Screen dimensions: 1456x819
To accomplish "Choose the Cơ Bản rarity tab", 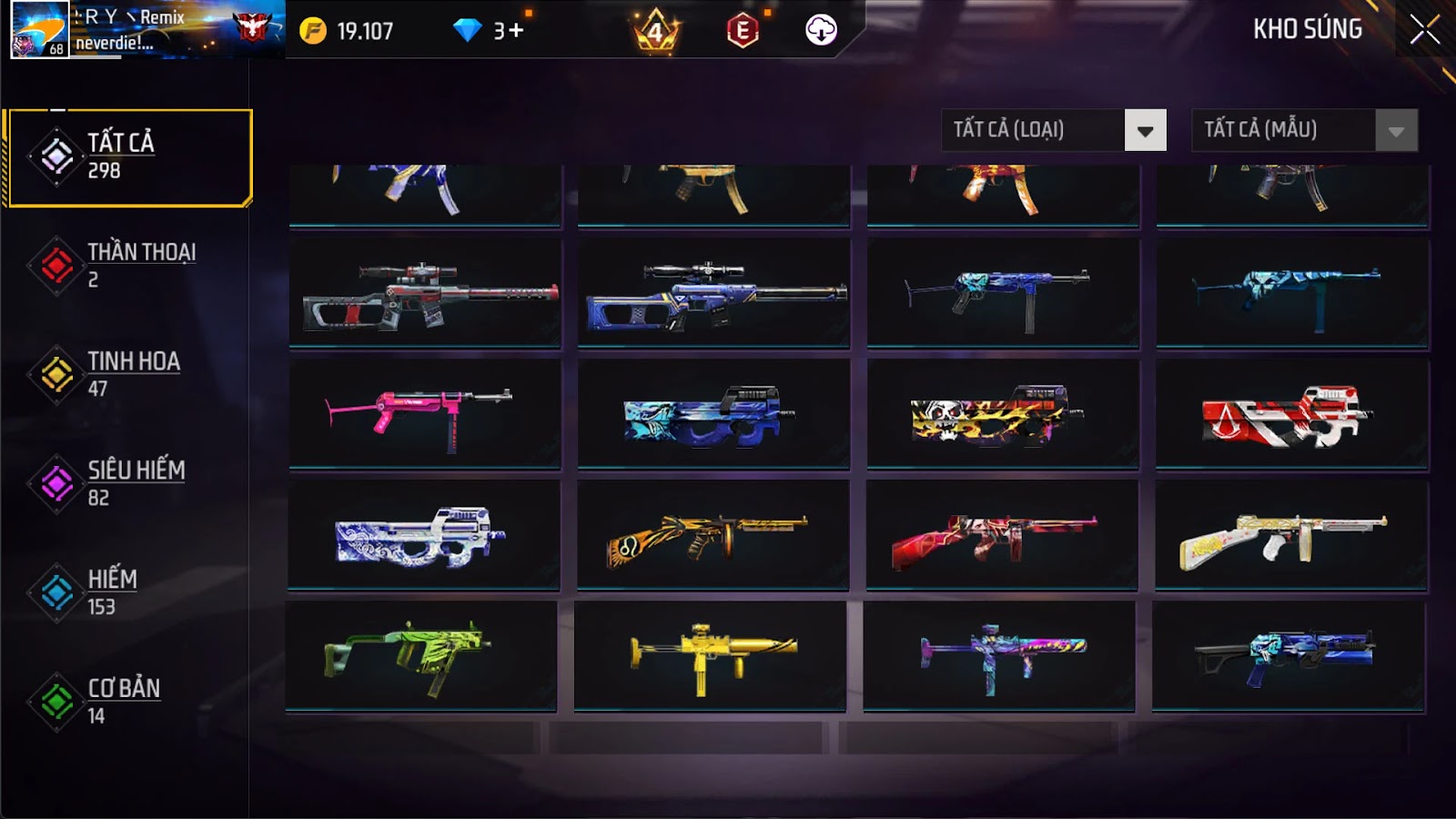I will [x=126, y=702].
